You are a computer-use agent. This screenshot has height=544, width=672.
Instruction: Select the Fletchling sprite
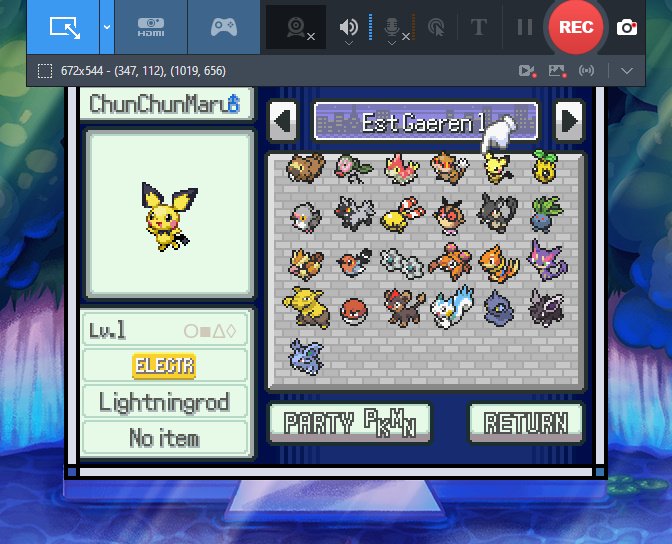coord(352,261)
